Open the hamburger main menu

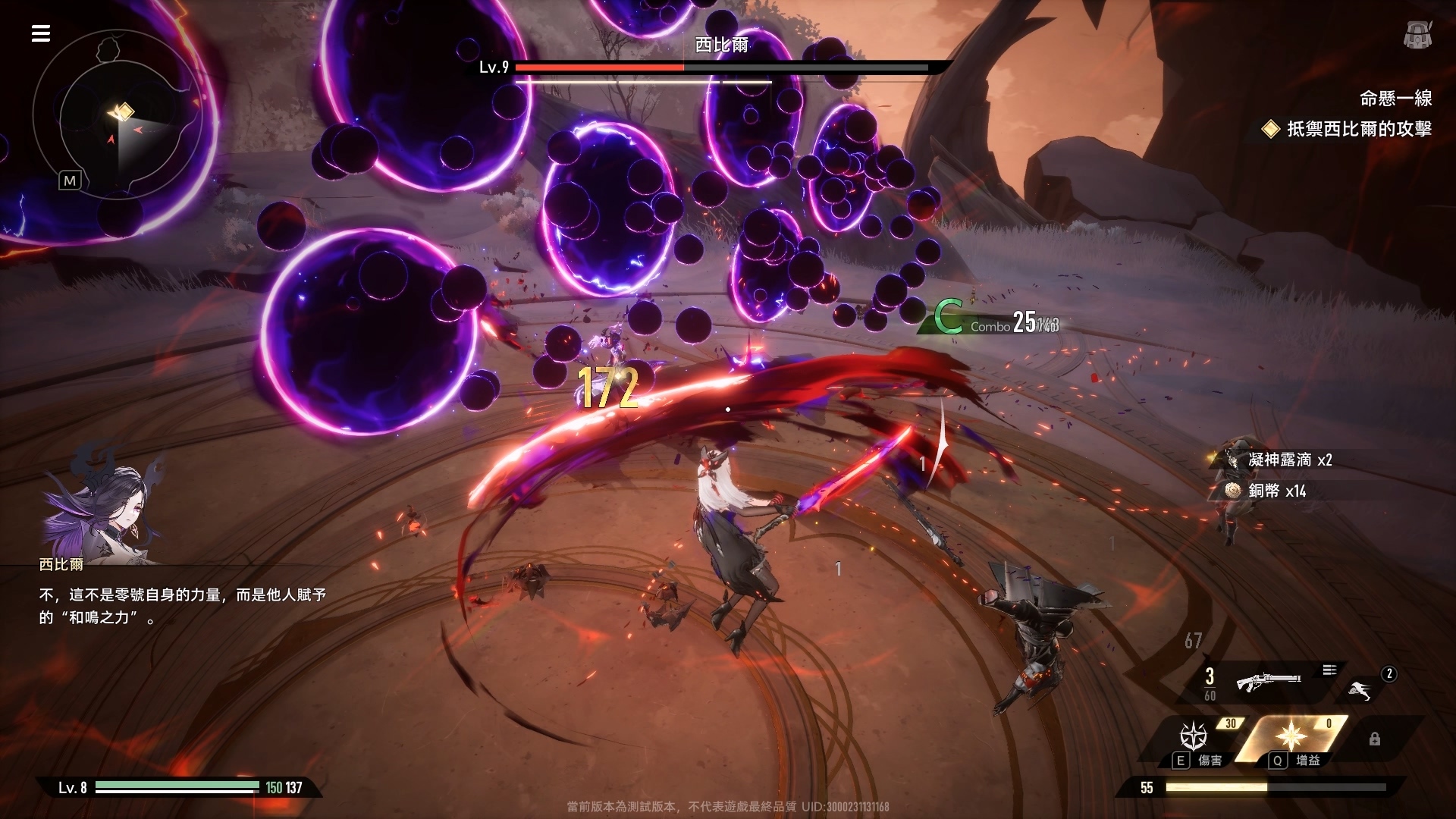(x=41, y=33)
